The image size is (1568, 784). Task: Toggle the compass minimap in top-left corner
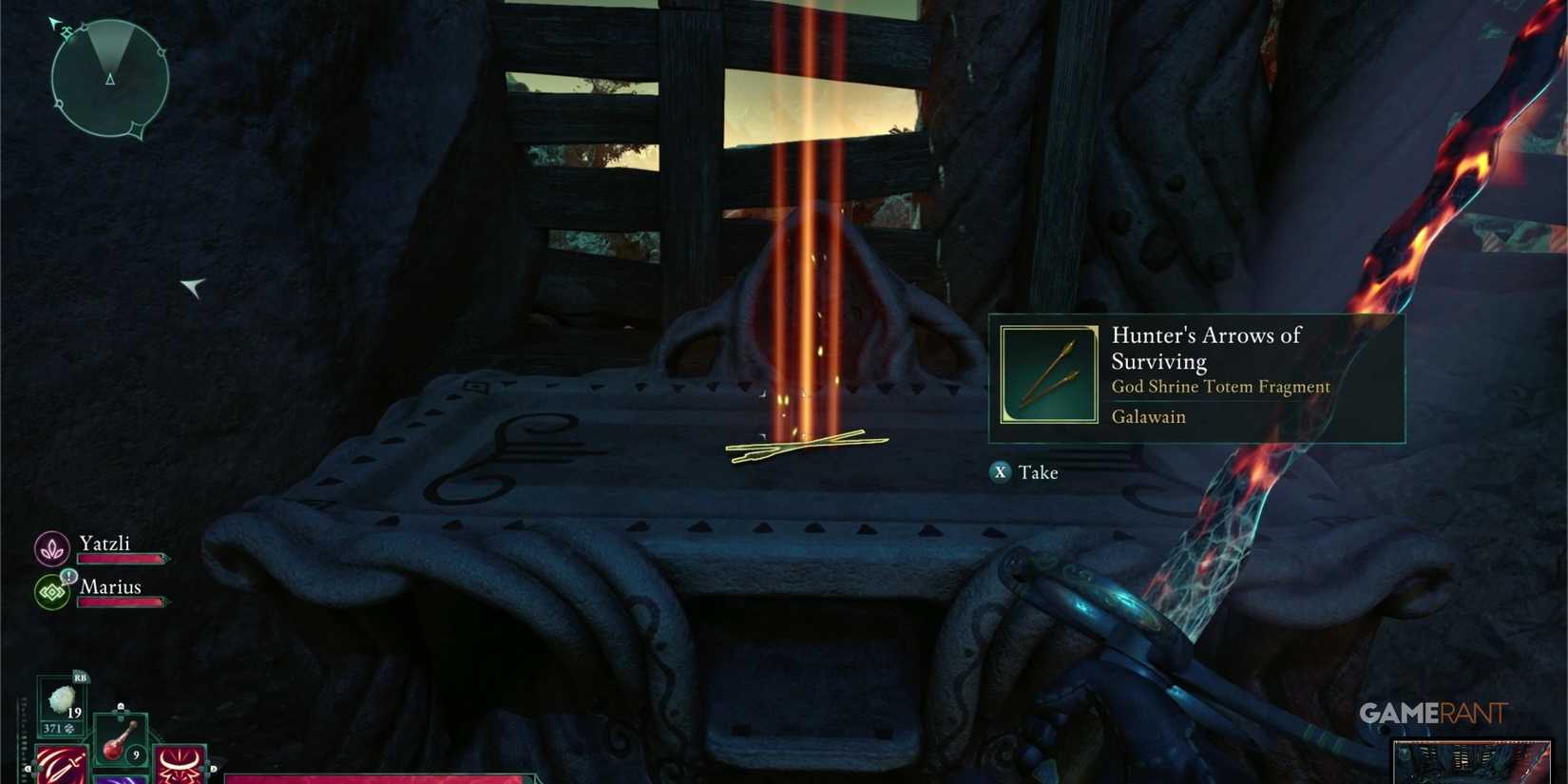109,76
